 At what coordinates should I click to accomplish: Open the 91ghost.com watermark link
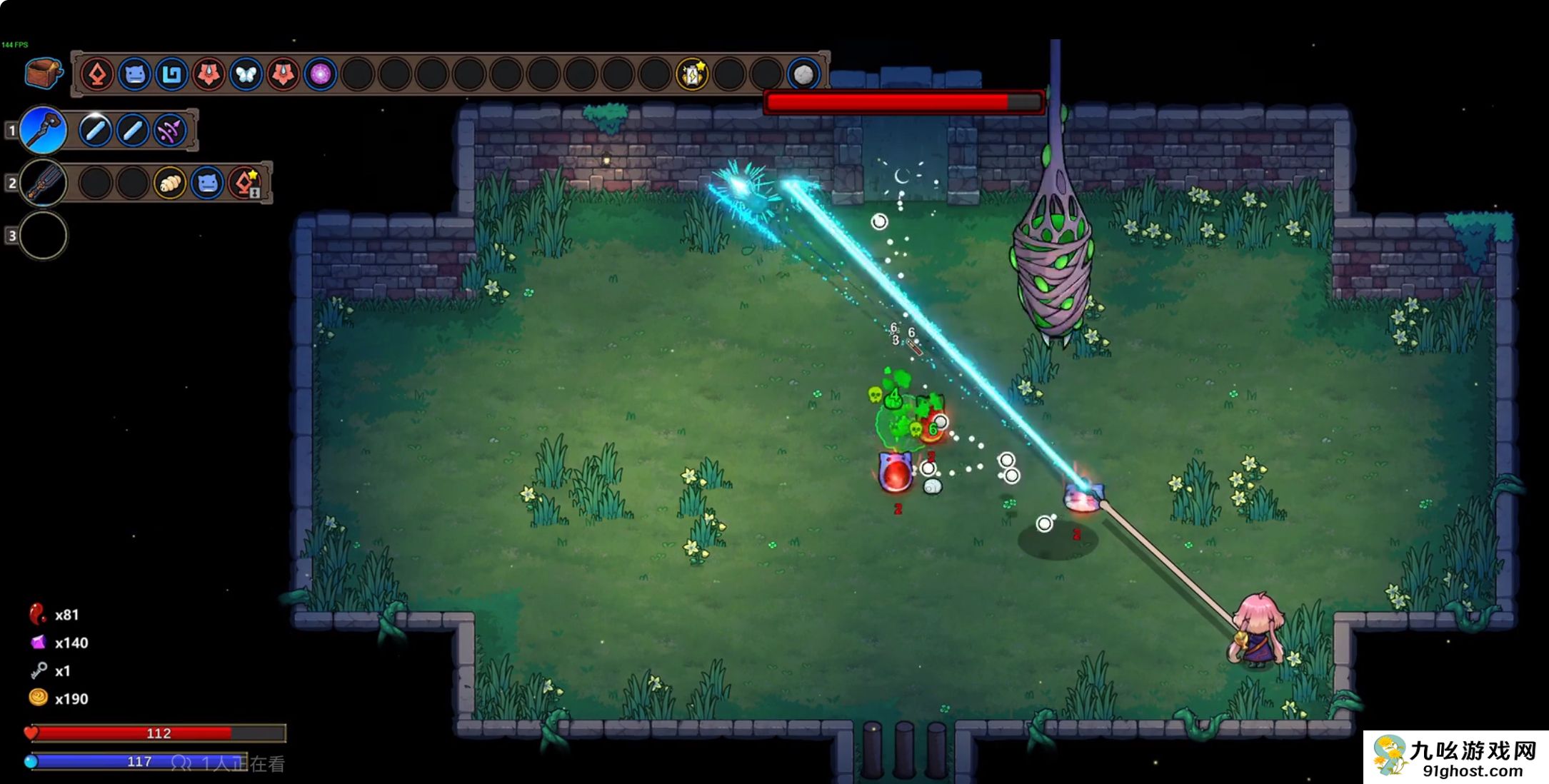coord(1457,757)
